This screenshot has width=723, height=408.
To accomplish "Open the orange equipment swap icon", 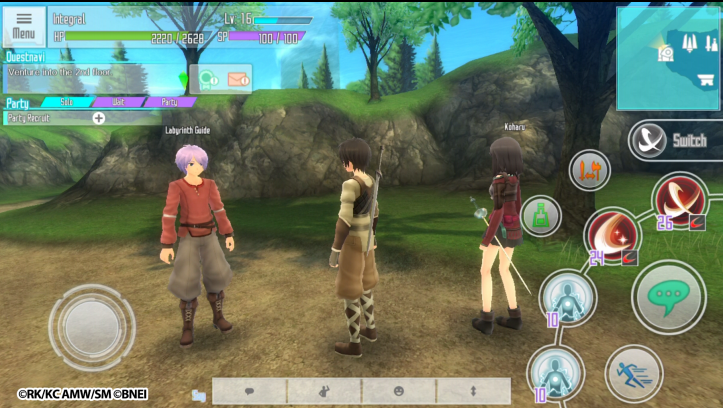I will tap(589, 170).
